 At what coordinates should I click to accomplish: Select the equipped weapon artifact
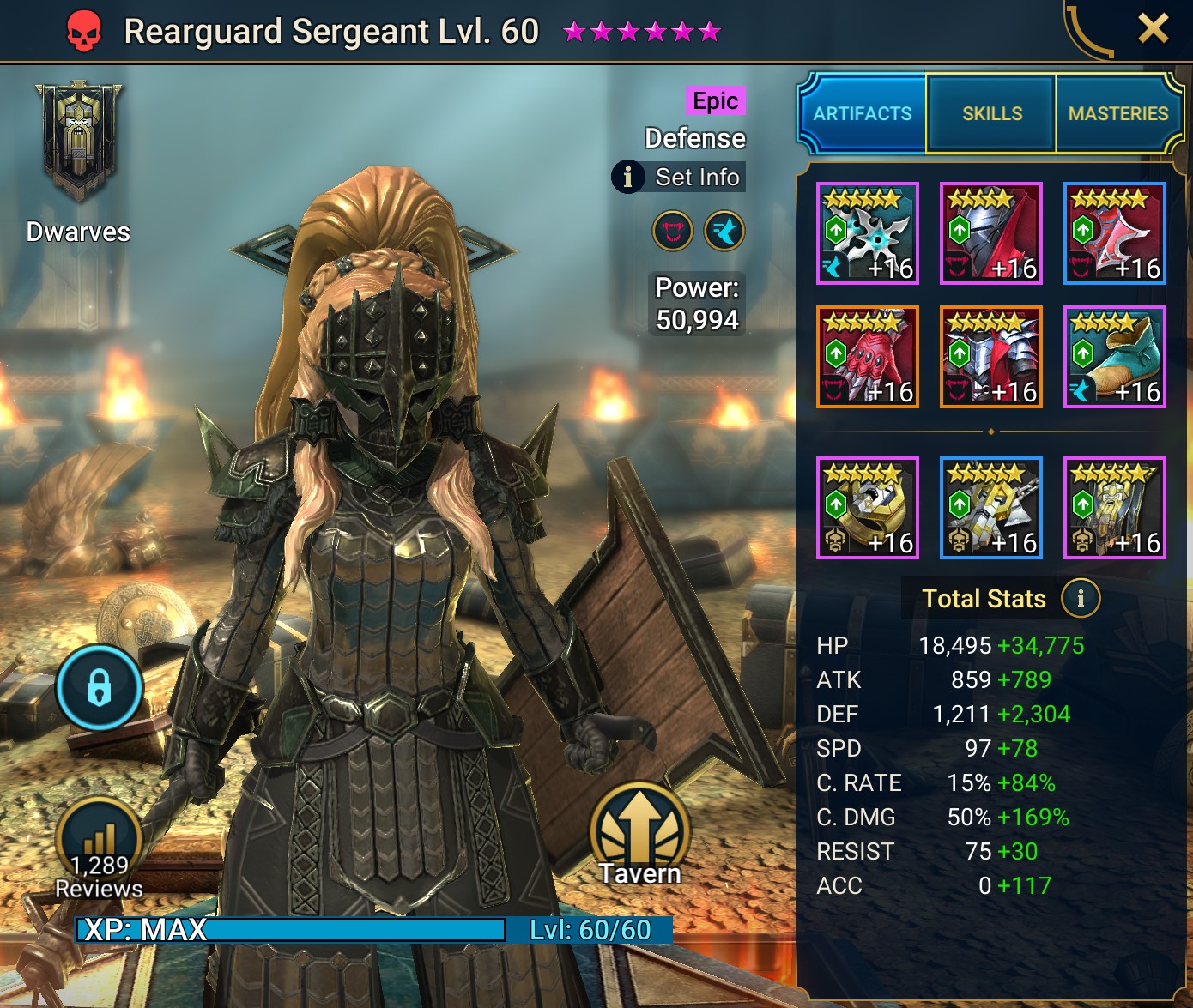pyautogui.click(x=868, y=232)
